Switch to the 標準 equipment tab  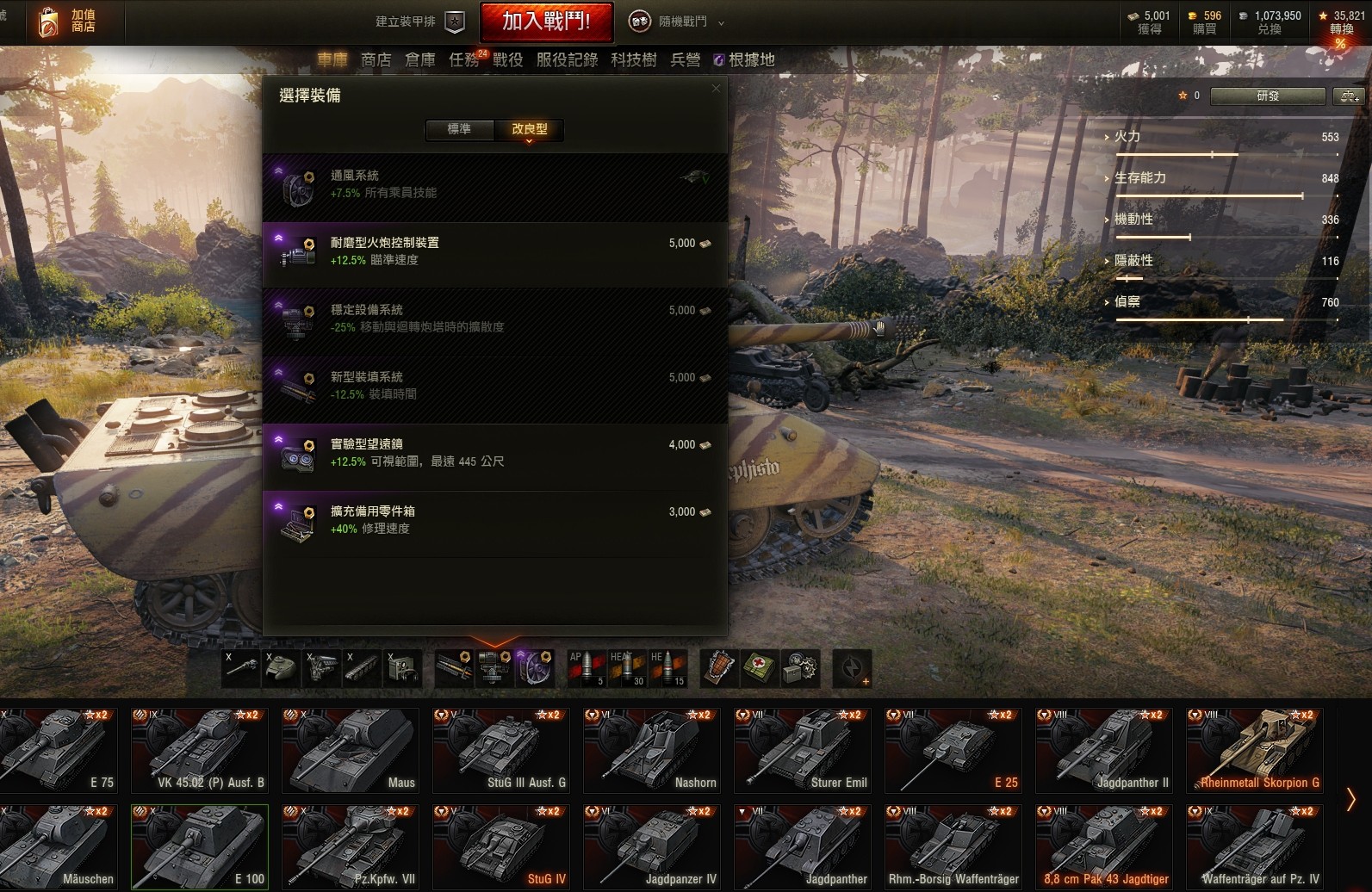459,129
